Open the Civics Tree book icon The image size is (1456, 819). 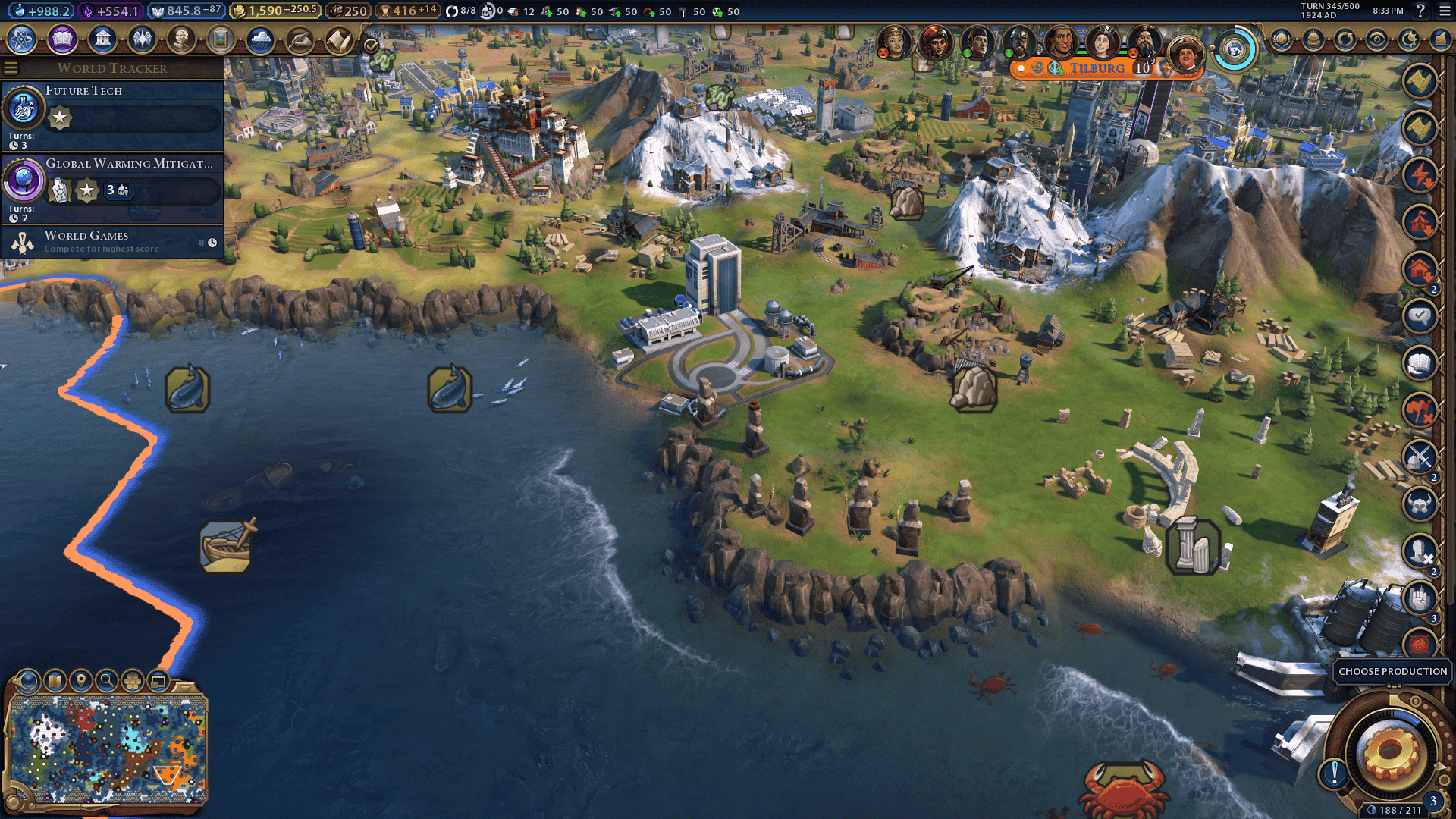point(62,39)
